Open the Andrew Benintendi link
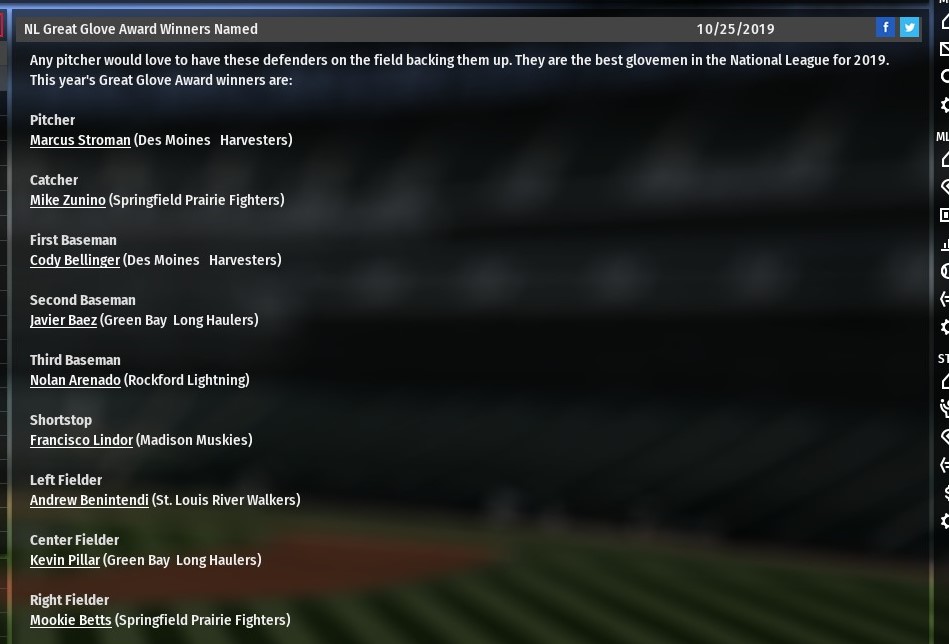Image resolution: width=949 pixels, height=644 pixels. coord(89,500)
